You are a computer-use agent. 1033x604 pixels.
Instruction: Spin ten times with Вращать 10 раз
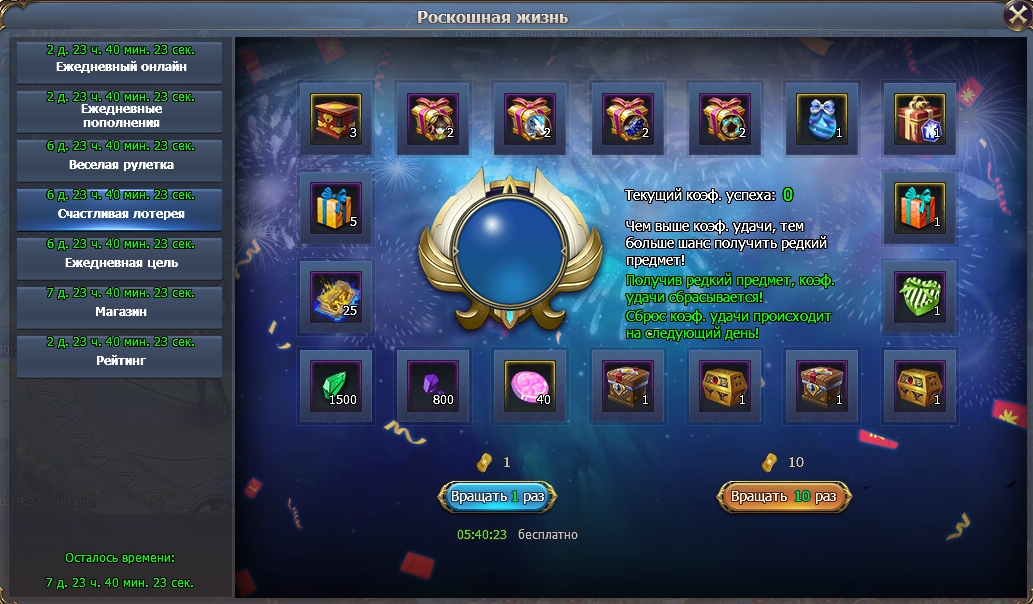[784, 496]
